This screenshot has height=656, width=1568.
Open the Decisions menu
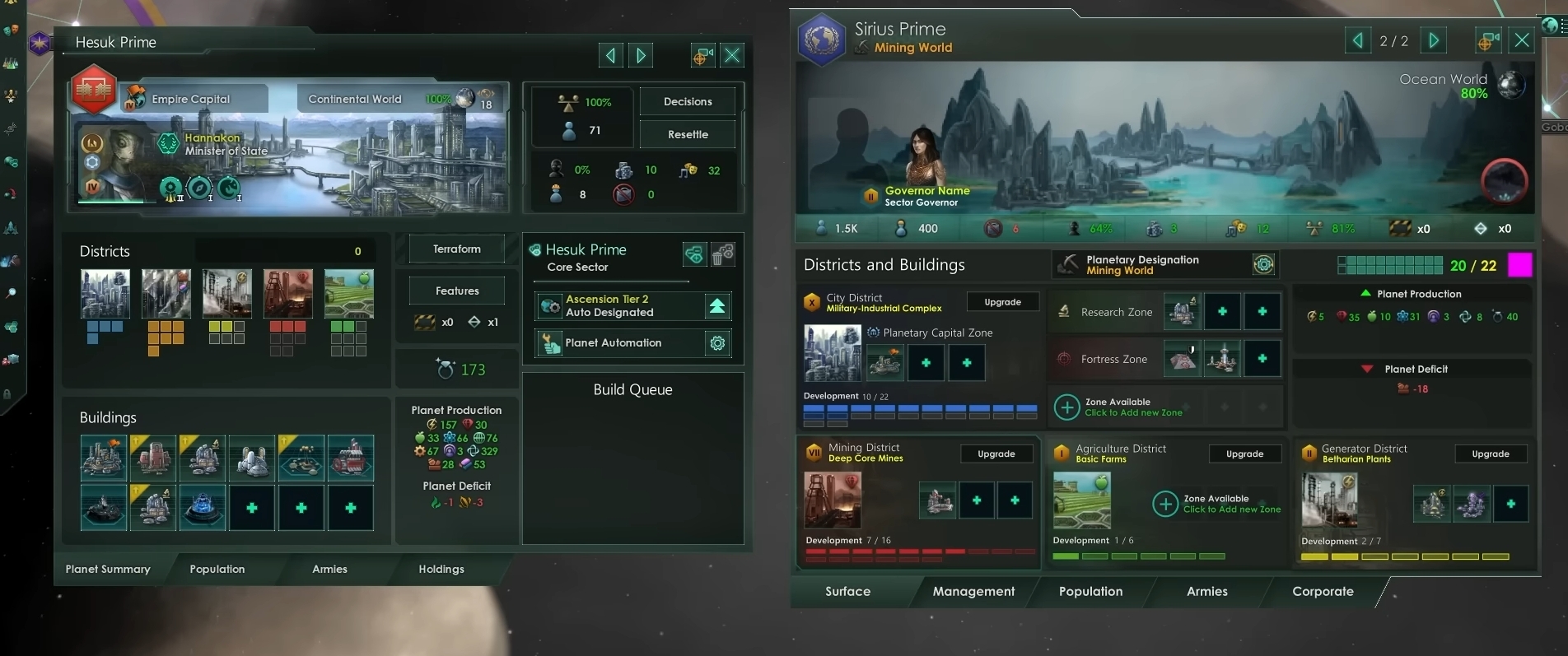pyautogui.click(x=688, y=101)
